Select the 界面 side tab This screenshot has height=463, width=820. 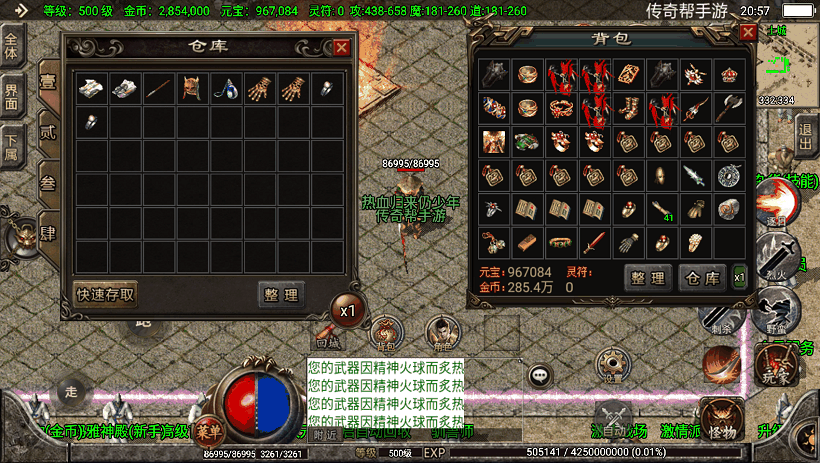point(13,95)
